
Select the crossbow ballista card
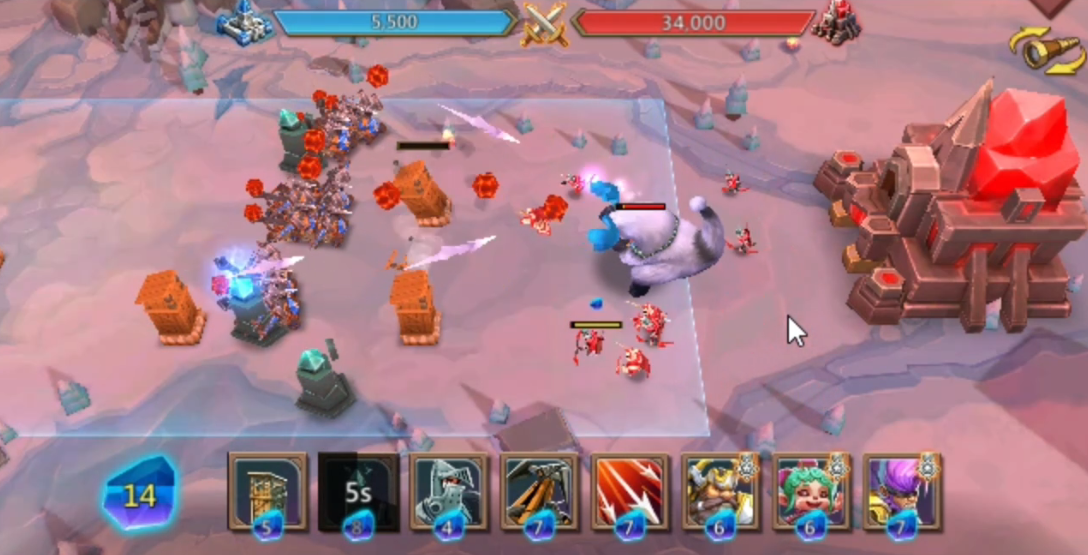tap(539, 490)
